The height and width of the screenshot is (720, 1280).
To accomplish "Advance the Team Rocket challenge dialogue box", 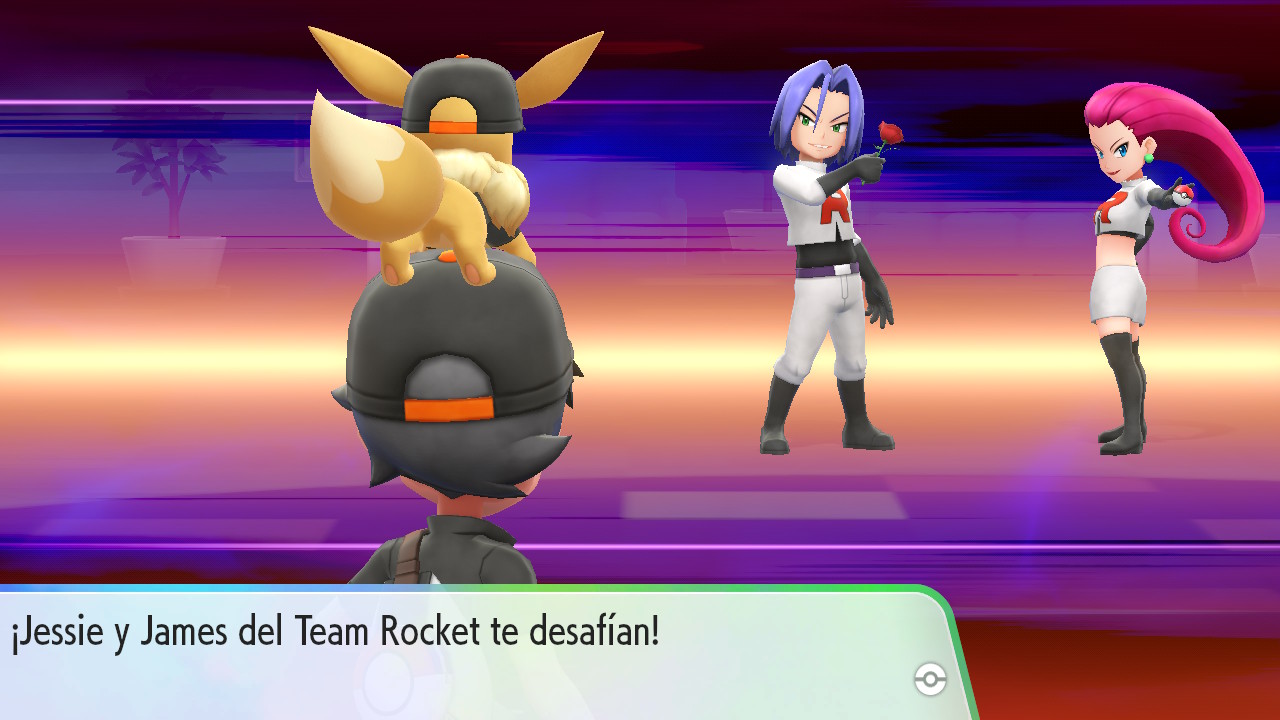I will pos(470,650).
